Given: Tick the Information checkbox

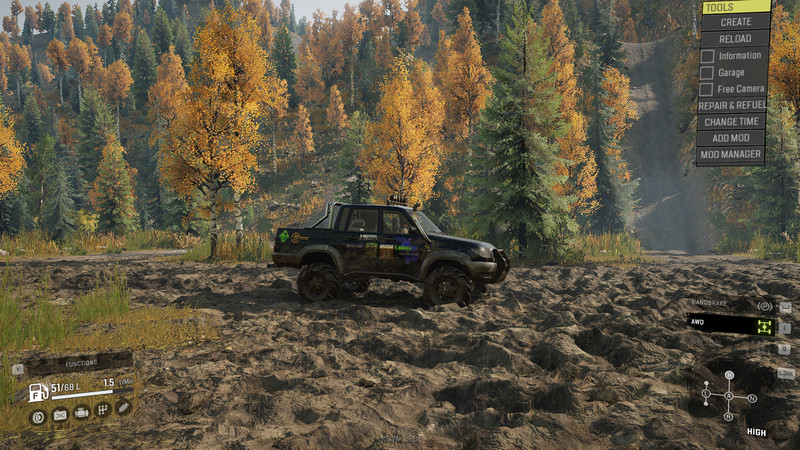Looking at the screenshot, I should coord(707,56).
